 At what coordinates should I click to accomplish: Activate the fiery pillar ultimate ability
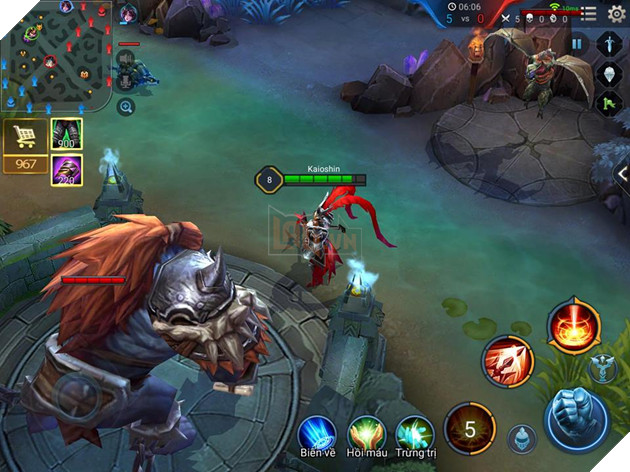click(x=573, y=326)
